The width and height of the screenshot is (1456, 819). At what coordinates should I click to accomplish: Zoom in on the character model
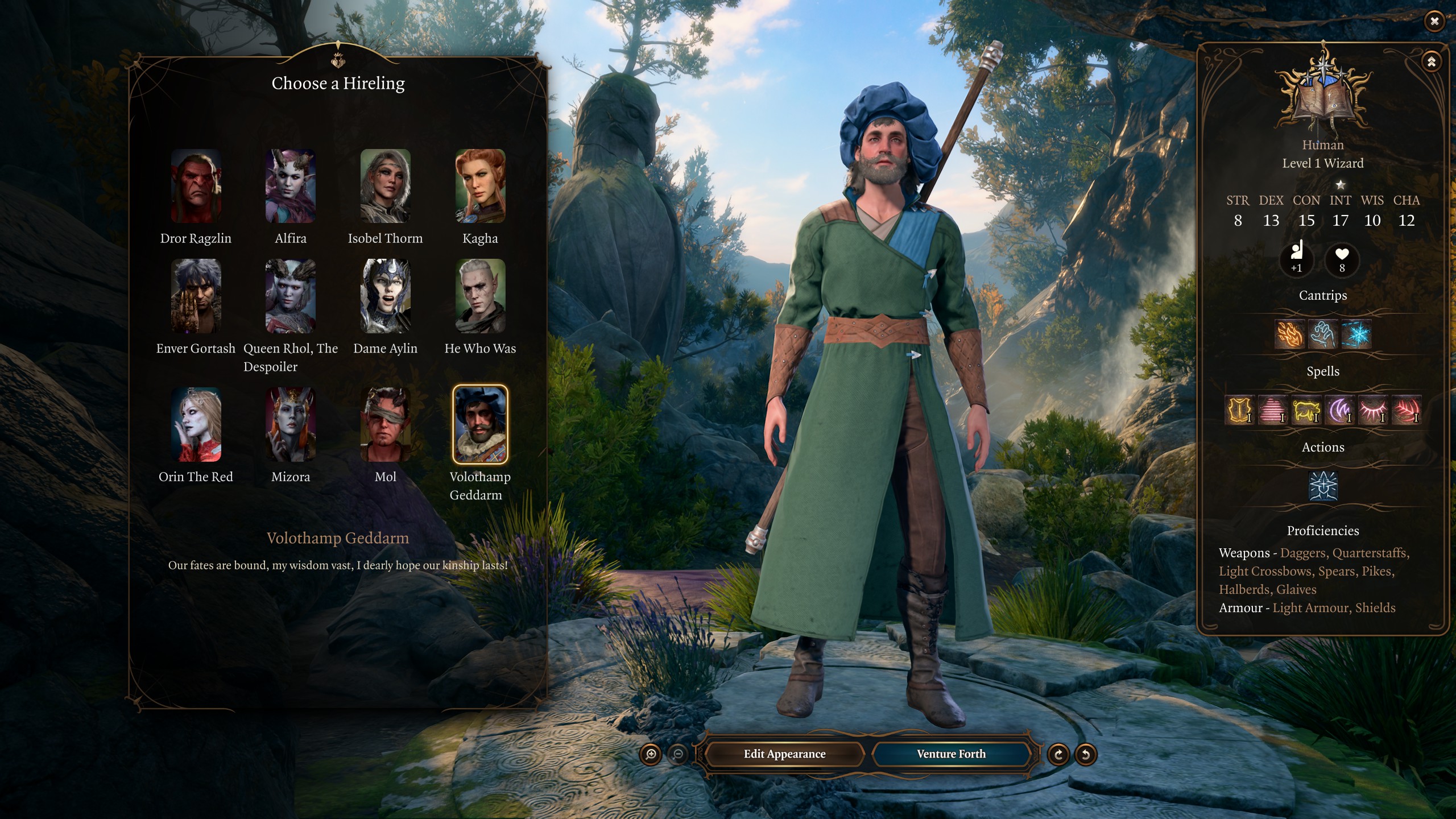651,755
